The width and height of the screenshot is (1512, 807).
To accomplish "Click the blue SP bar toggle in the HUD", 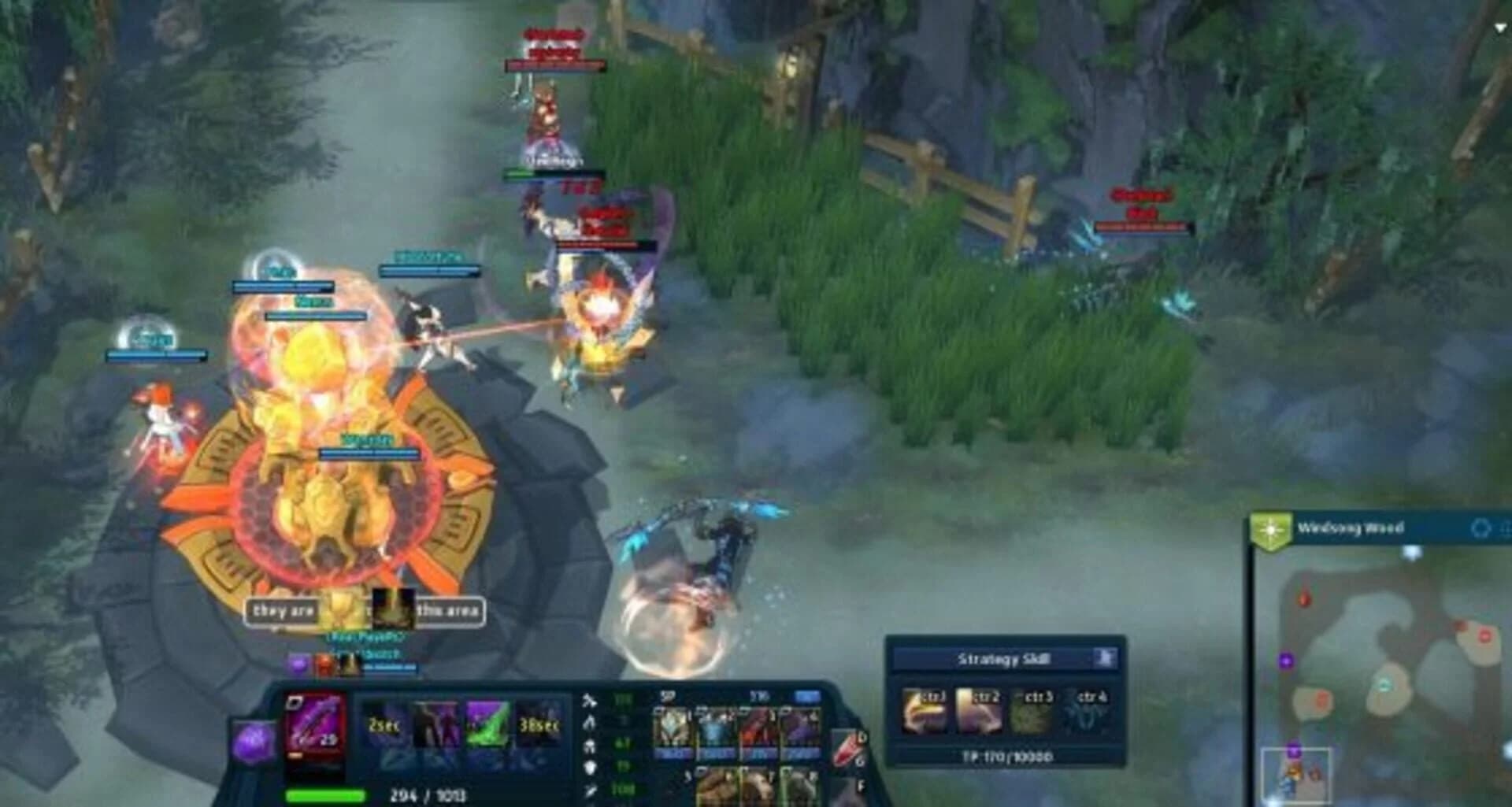I will 806,696.
